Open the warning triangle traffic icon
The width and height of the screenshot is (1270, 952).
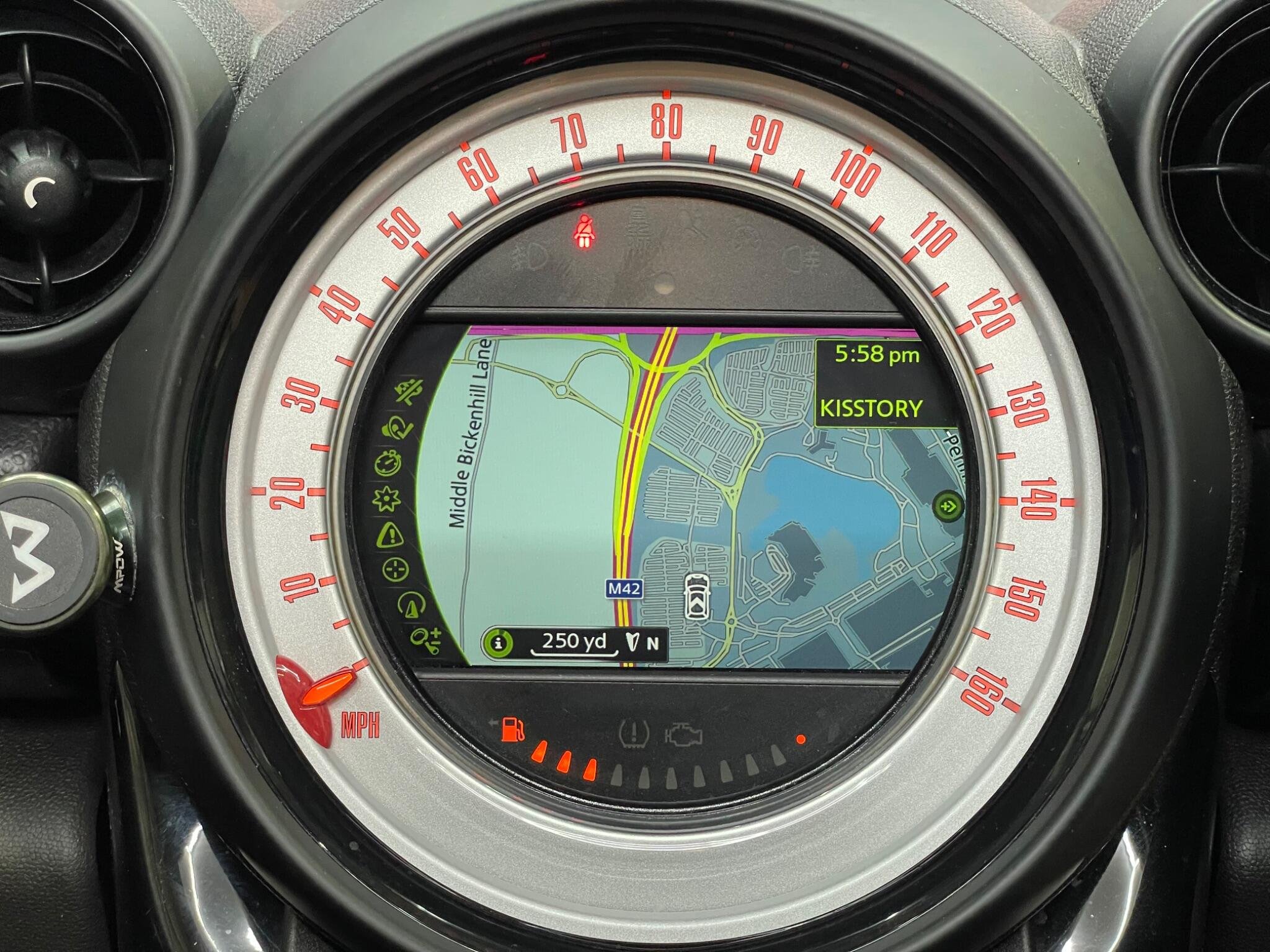(x=390, y=534)
